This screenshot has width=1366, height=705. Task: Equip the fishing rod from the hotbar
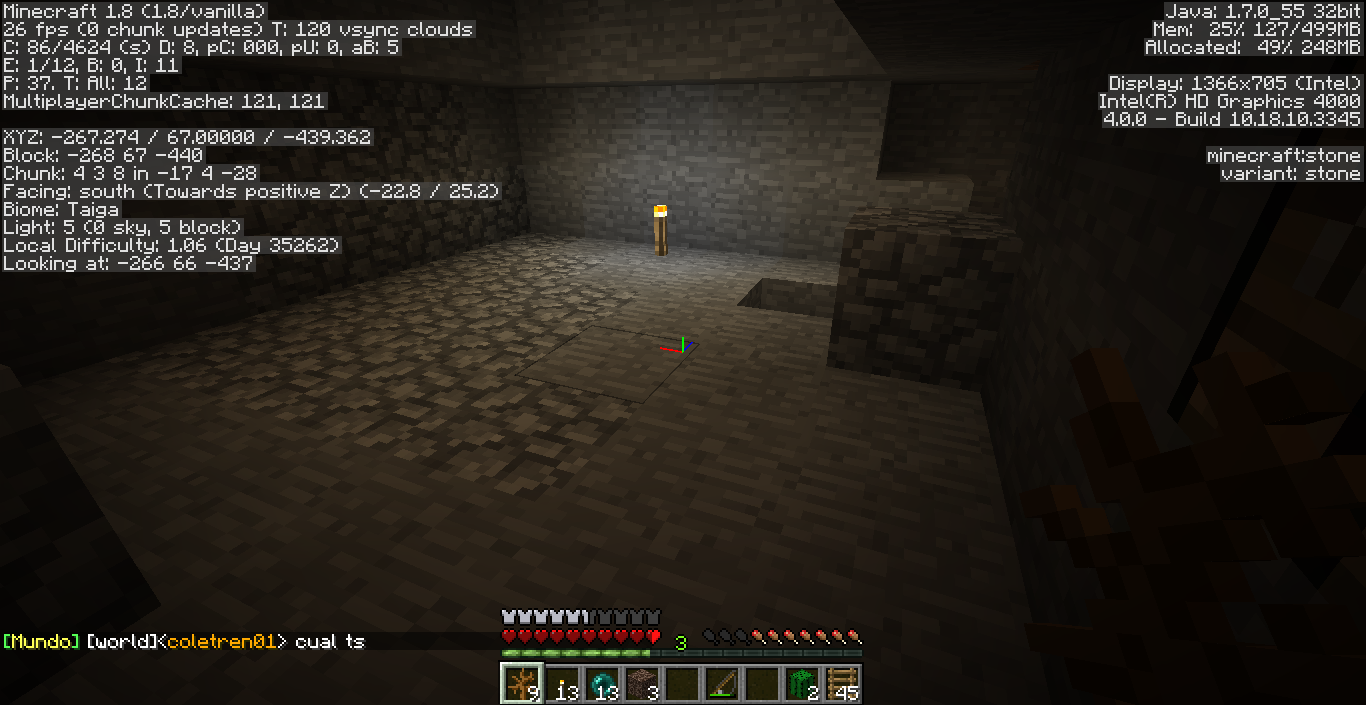point(721,683)
